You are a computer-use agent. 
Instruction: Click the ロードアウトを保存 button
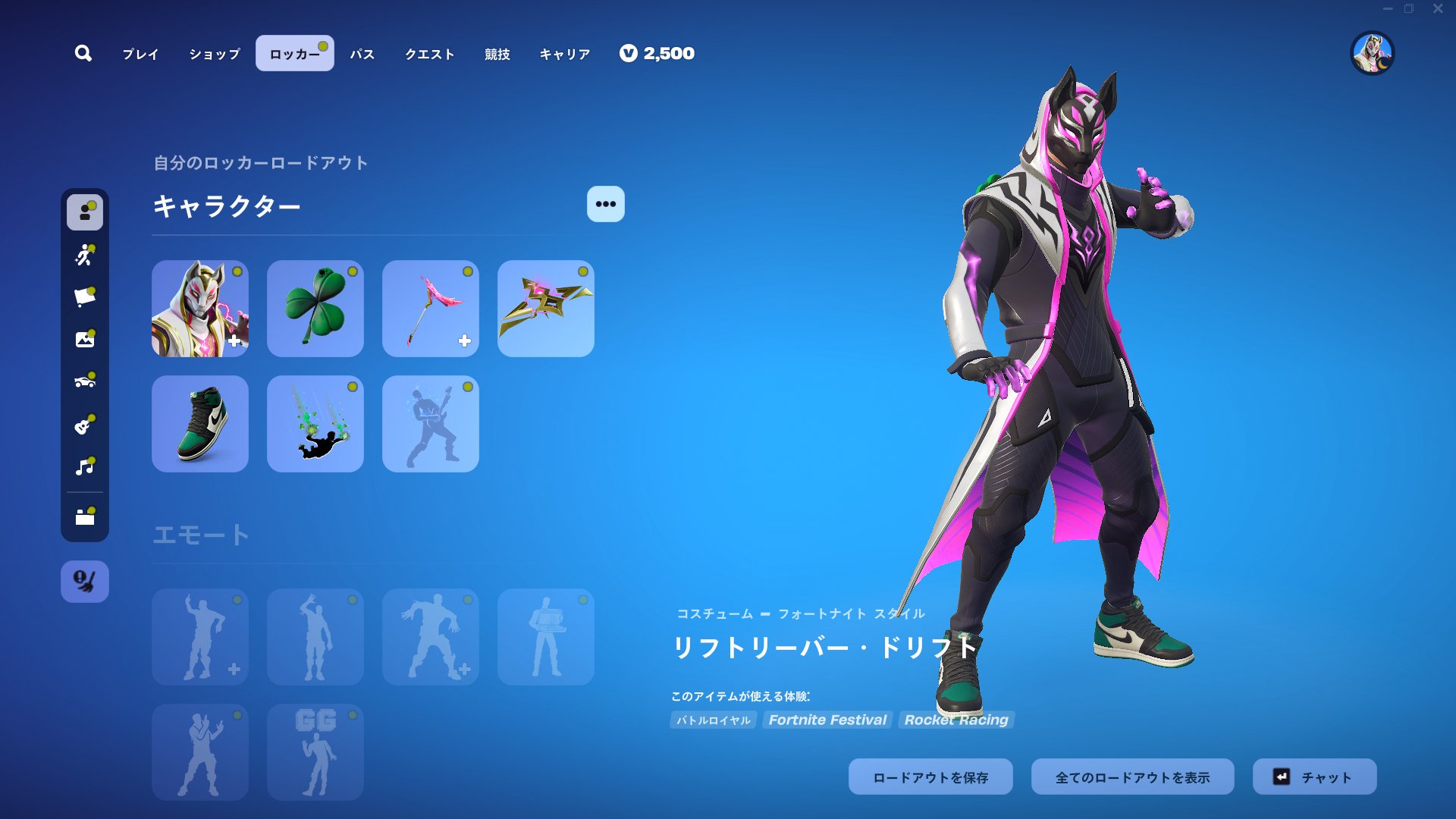coord(930,776)
